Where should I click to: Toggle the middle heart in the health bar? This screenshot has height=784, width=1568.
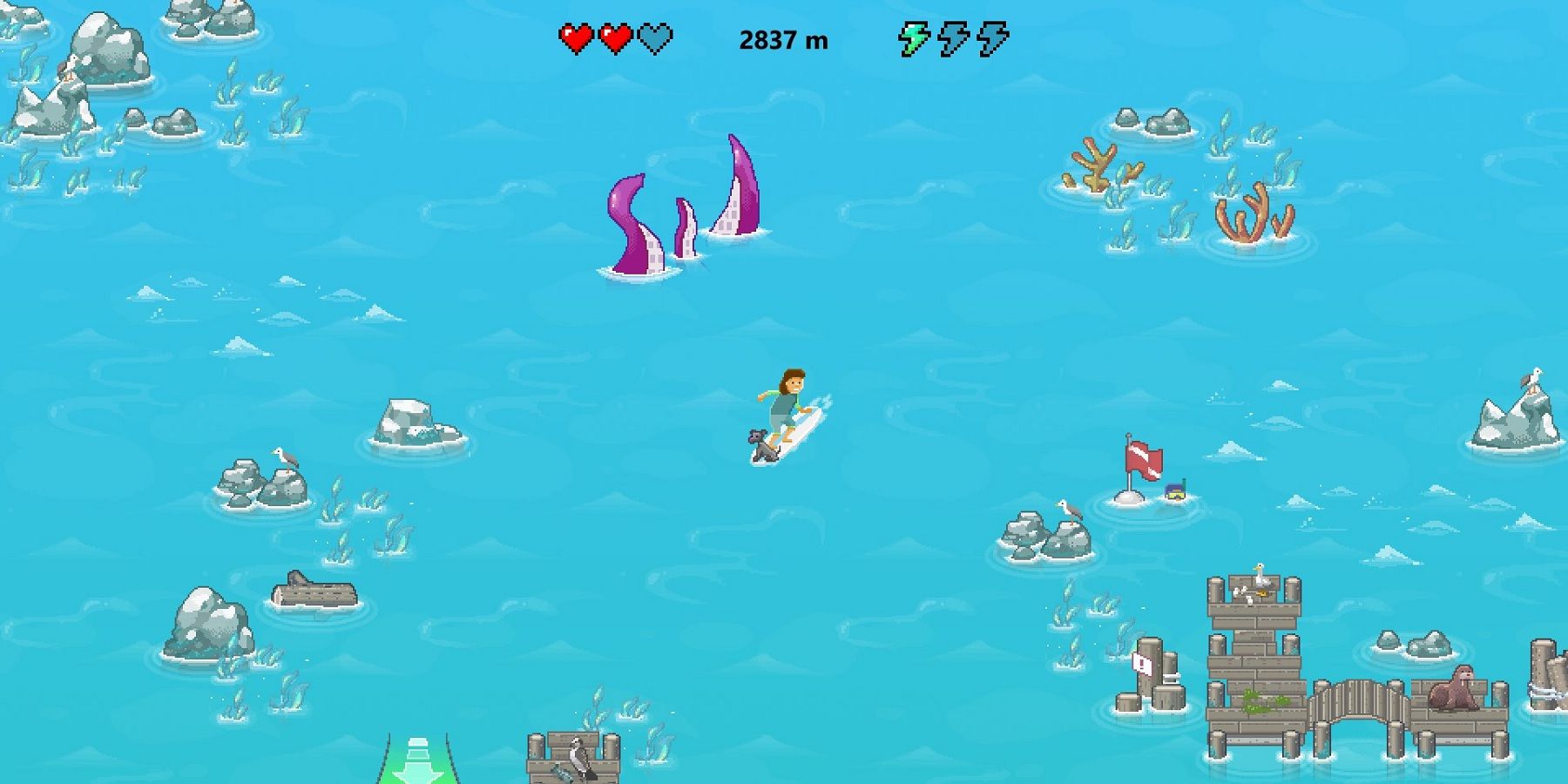coord(616,38)
